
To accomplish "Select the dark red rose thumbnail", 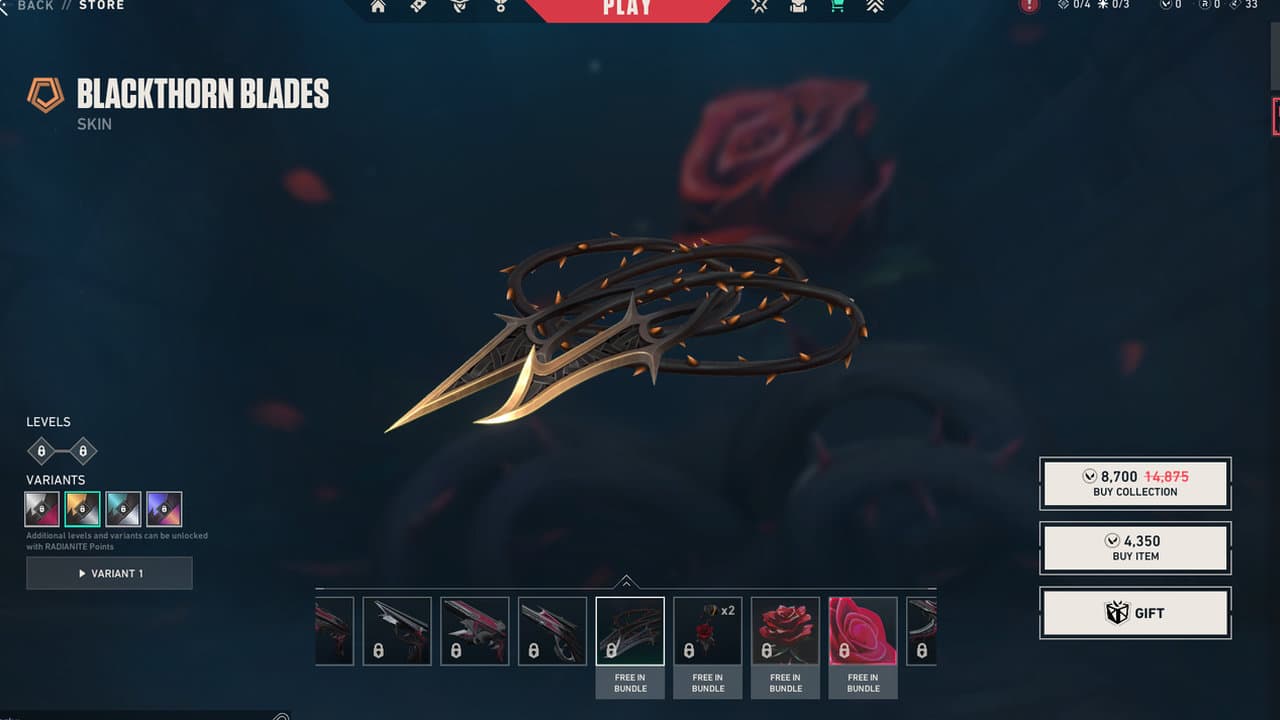I will coord(785,631).
